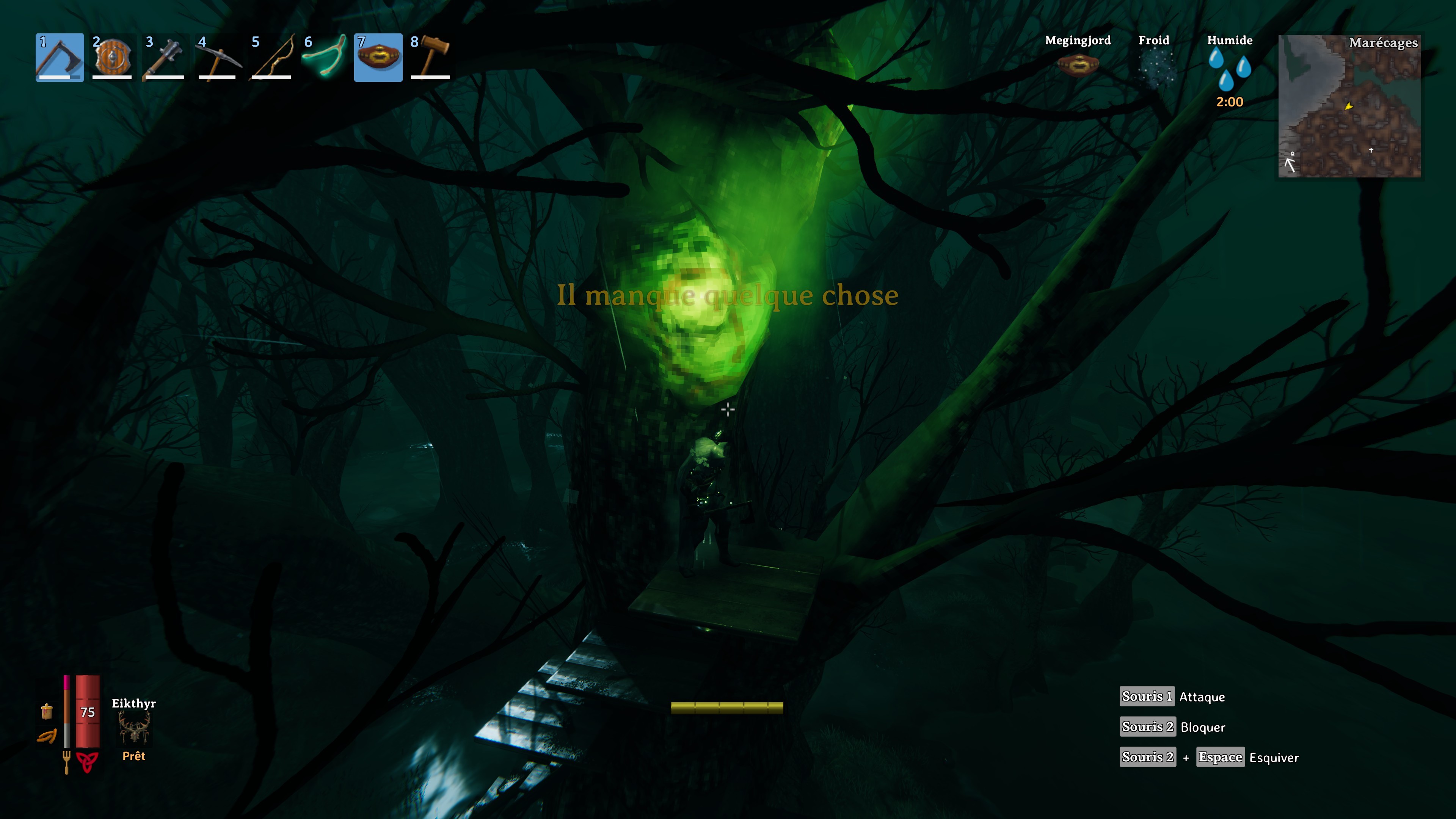This screenshot has height=819, width=1456.
Task: Click the Prêt power status label
Action: (134, 756)
